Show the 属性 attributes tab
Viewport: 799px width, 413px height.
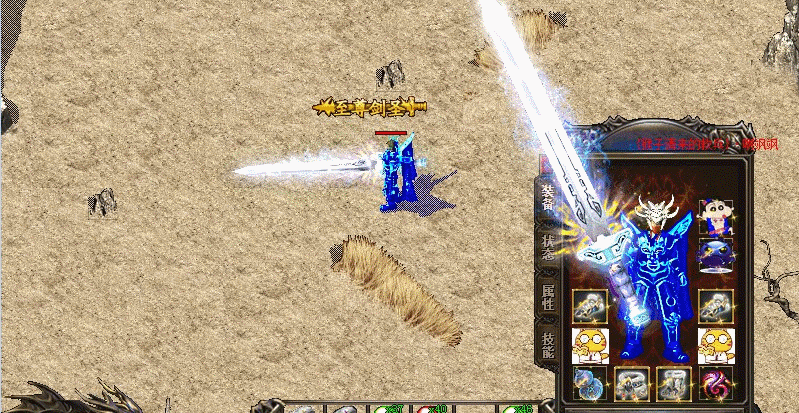(548, 297)
